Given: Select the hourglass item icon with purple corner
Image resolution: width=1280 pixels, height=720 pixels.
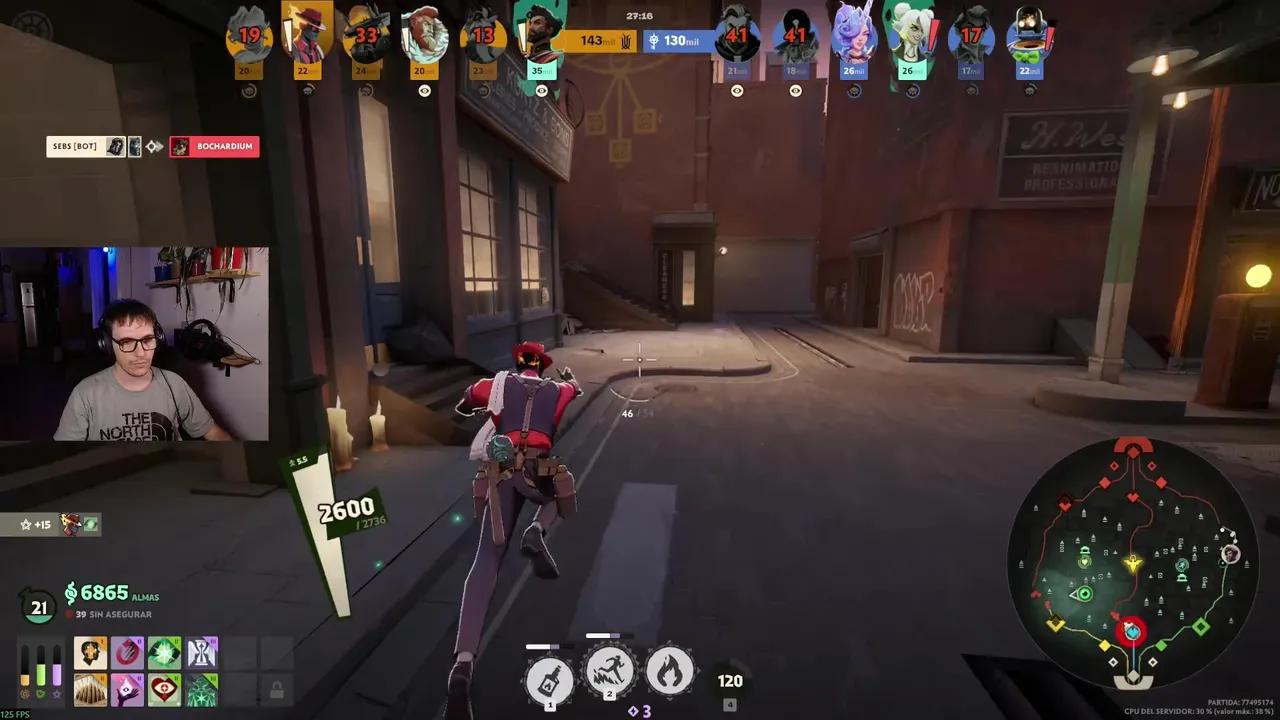Looking at the screenshot, I should (201, 652).
